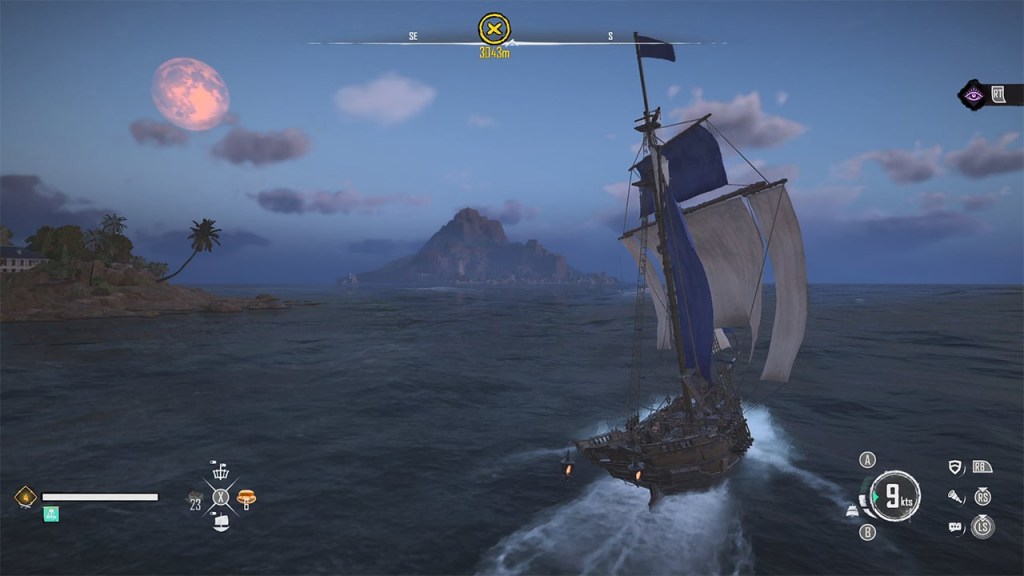This screenshot has width=1024, height=576.
Task: Click the teal ship status buff icon
Action: 51,513
